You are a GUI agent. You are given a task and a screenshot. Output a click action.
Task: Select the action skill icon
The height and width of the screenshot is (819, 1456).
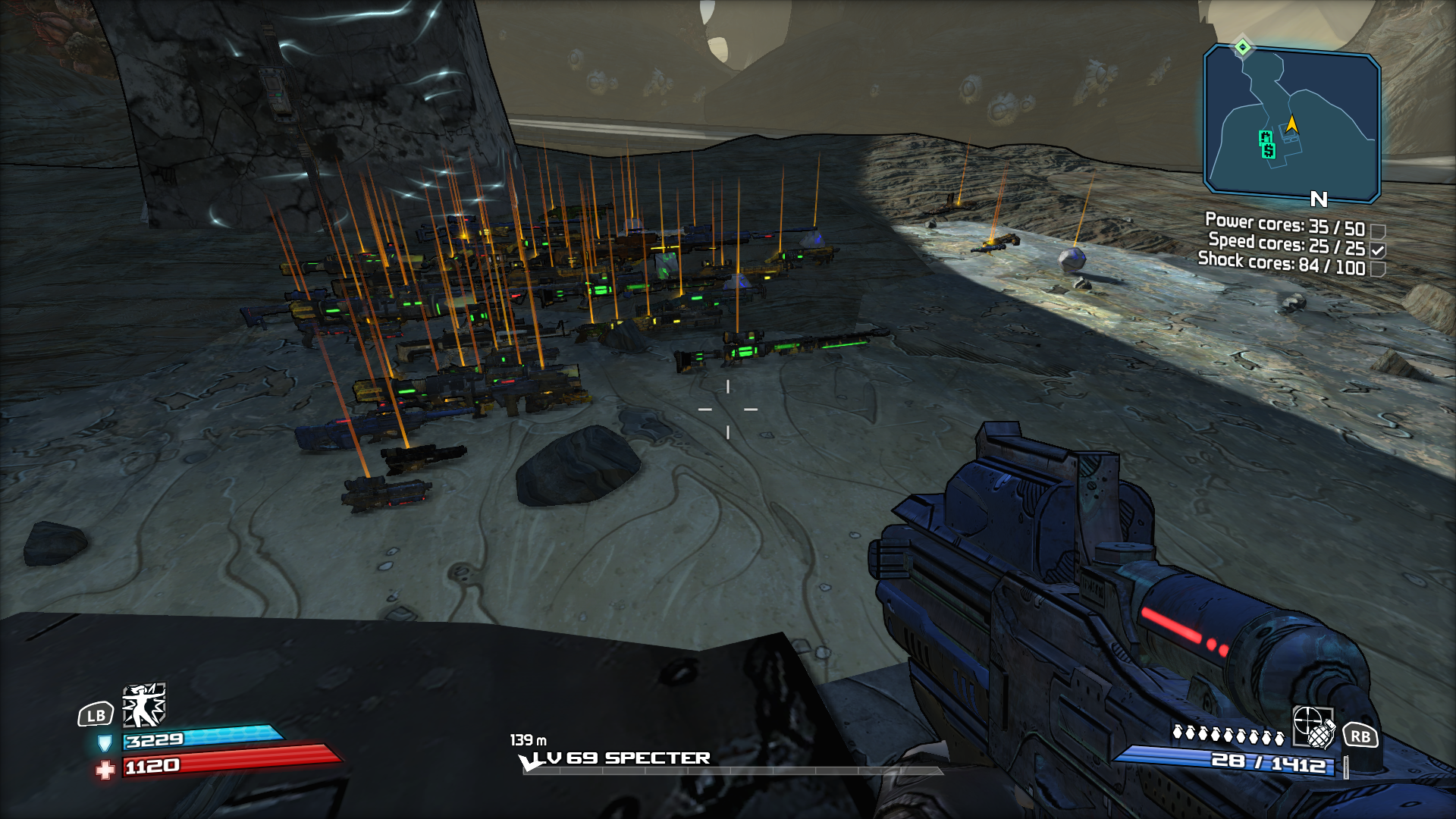(144, 705)
